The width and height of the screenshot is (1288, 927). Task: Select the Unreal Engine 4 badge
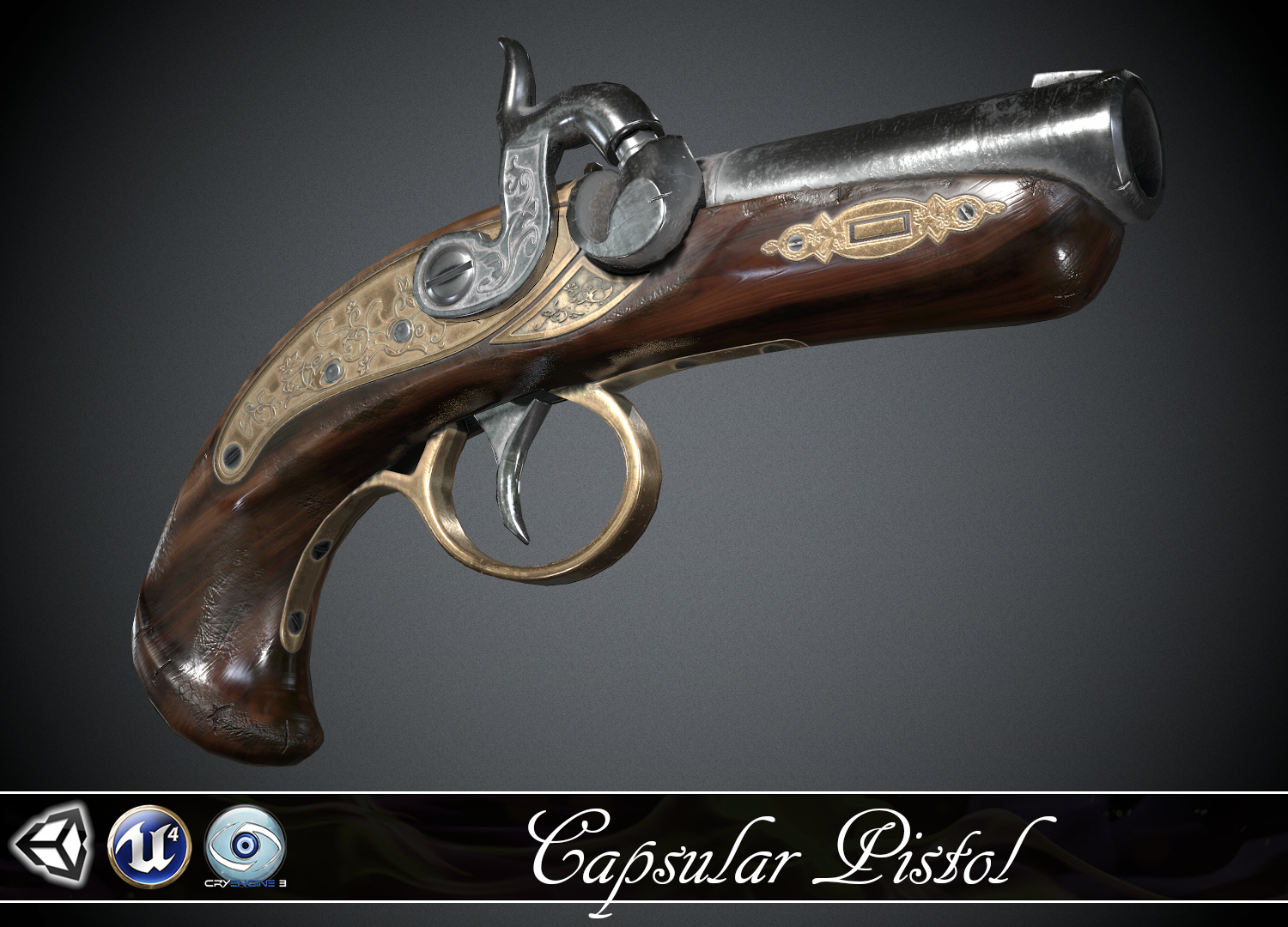click(x=149, y=845)
